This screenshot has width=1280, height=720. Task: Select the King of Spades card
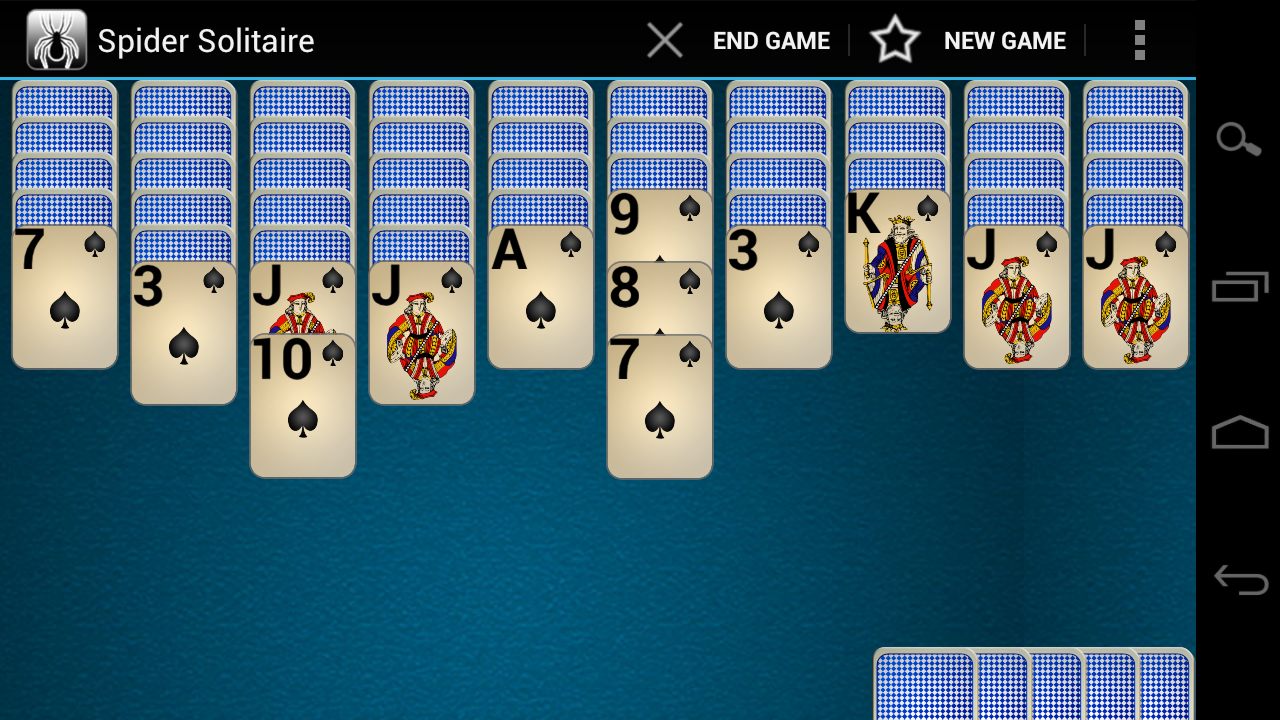[897, 260]
